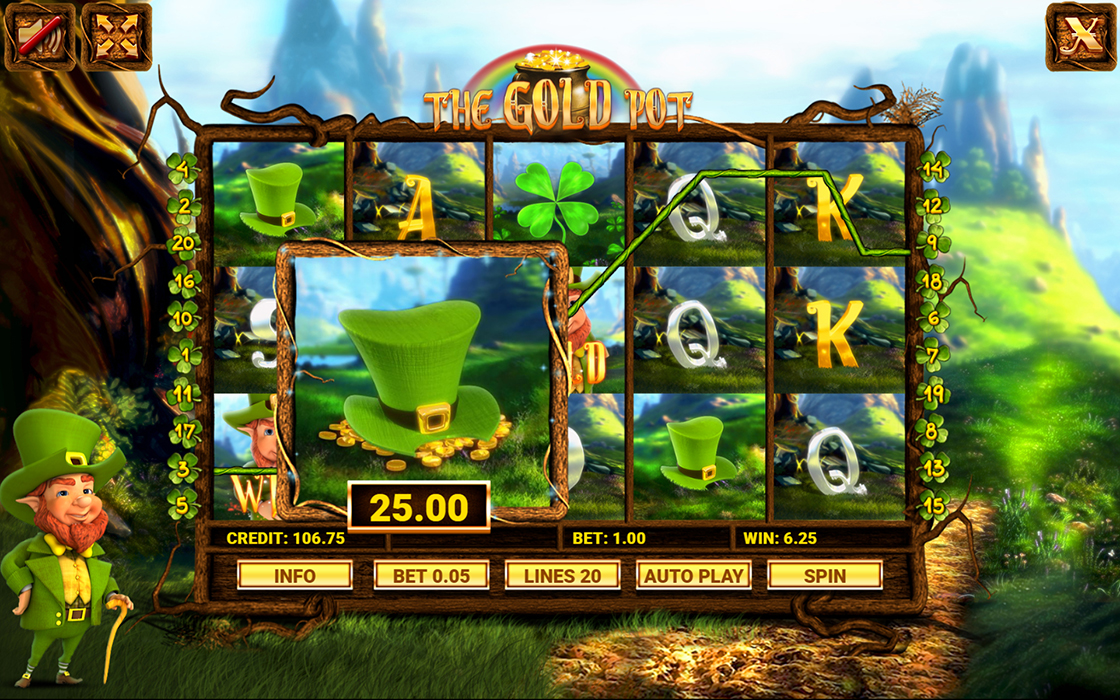Viewport: 1120px width, 700px height.
Task: Click the payline 18 clover marker
Action: coord(933,281)
